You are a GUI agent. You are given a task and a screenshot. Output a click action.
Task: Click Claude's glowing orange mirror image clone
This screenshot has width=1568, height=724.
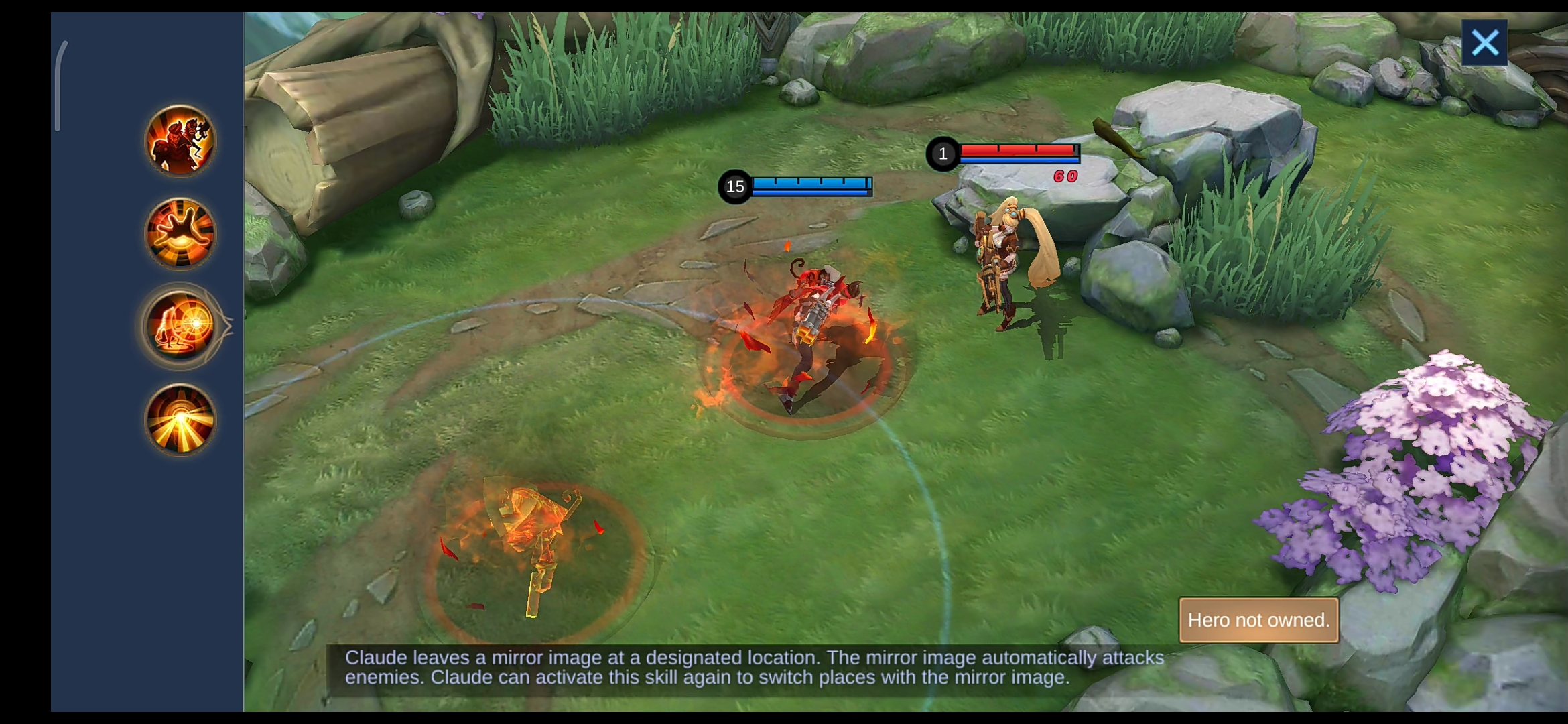coord(536,536)
